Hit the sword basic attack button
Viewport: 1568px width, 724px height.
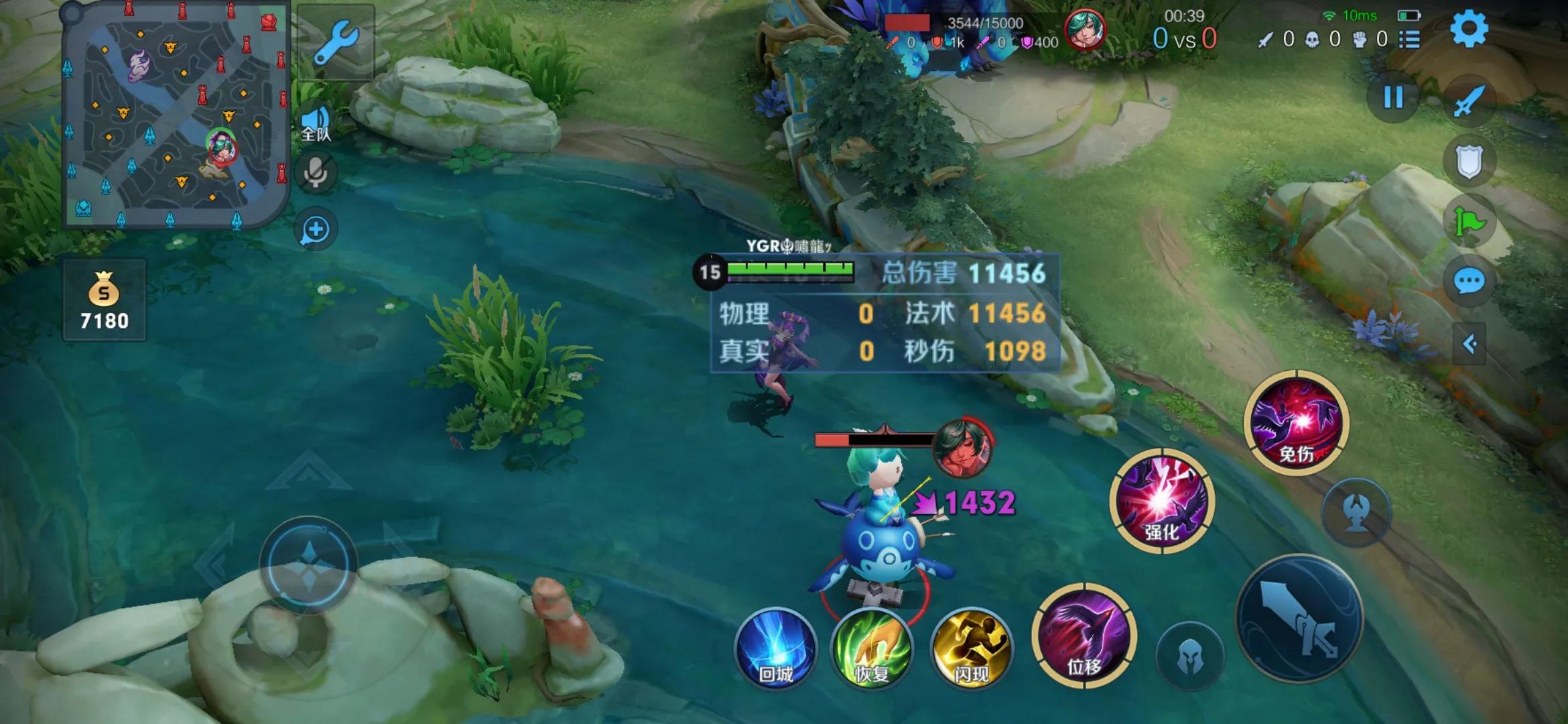coord(1299,618)
